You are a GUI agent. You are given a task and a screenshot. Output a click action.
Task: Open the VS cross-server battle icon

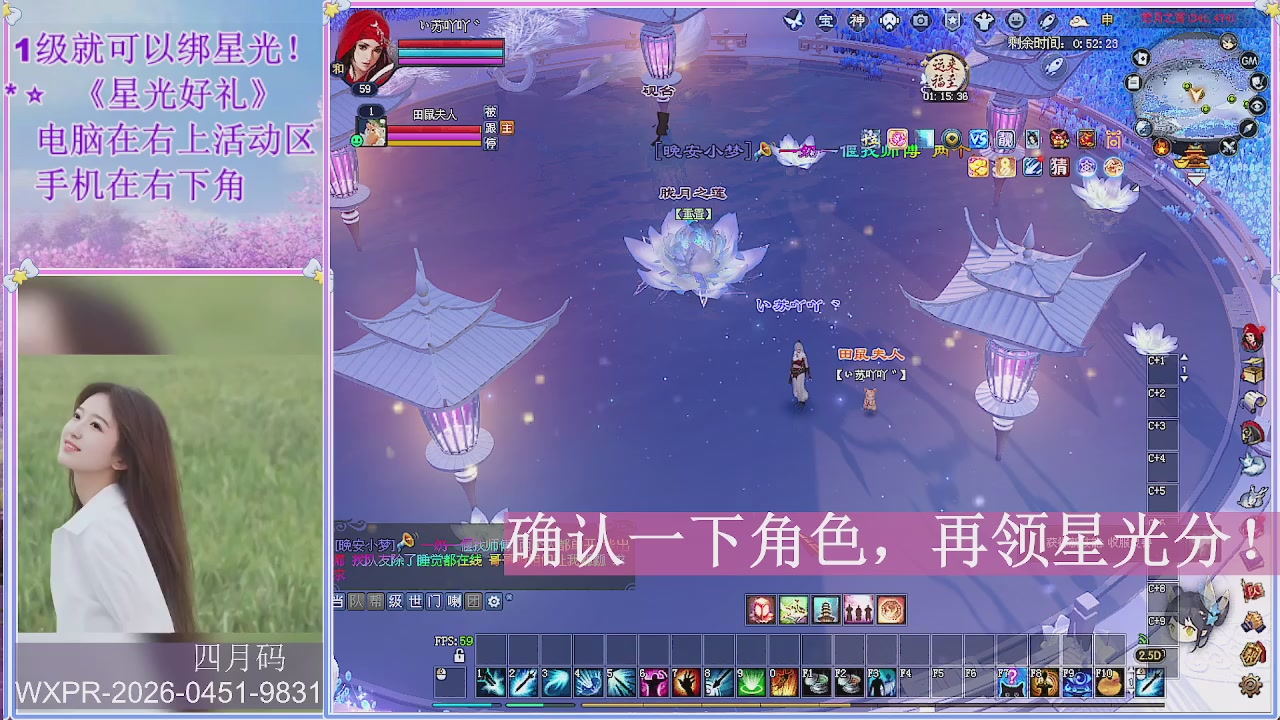979,140
